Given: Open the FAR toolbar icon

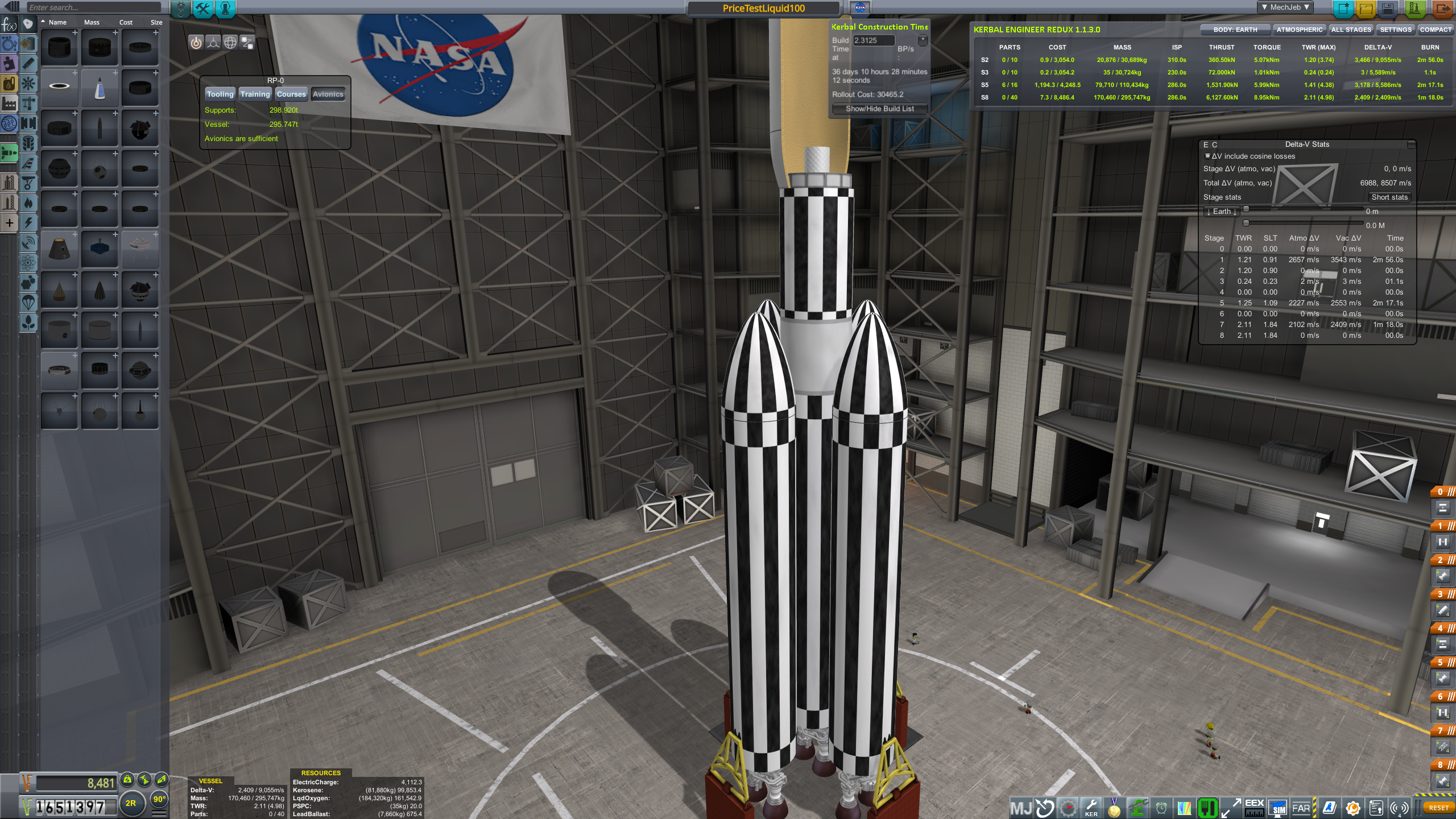Looking at the screenshot, I should point(1301,809).
